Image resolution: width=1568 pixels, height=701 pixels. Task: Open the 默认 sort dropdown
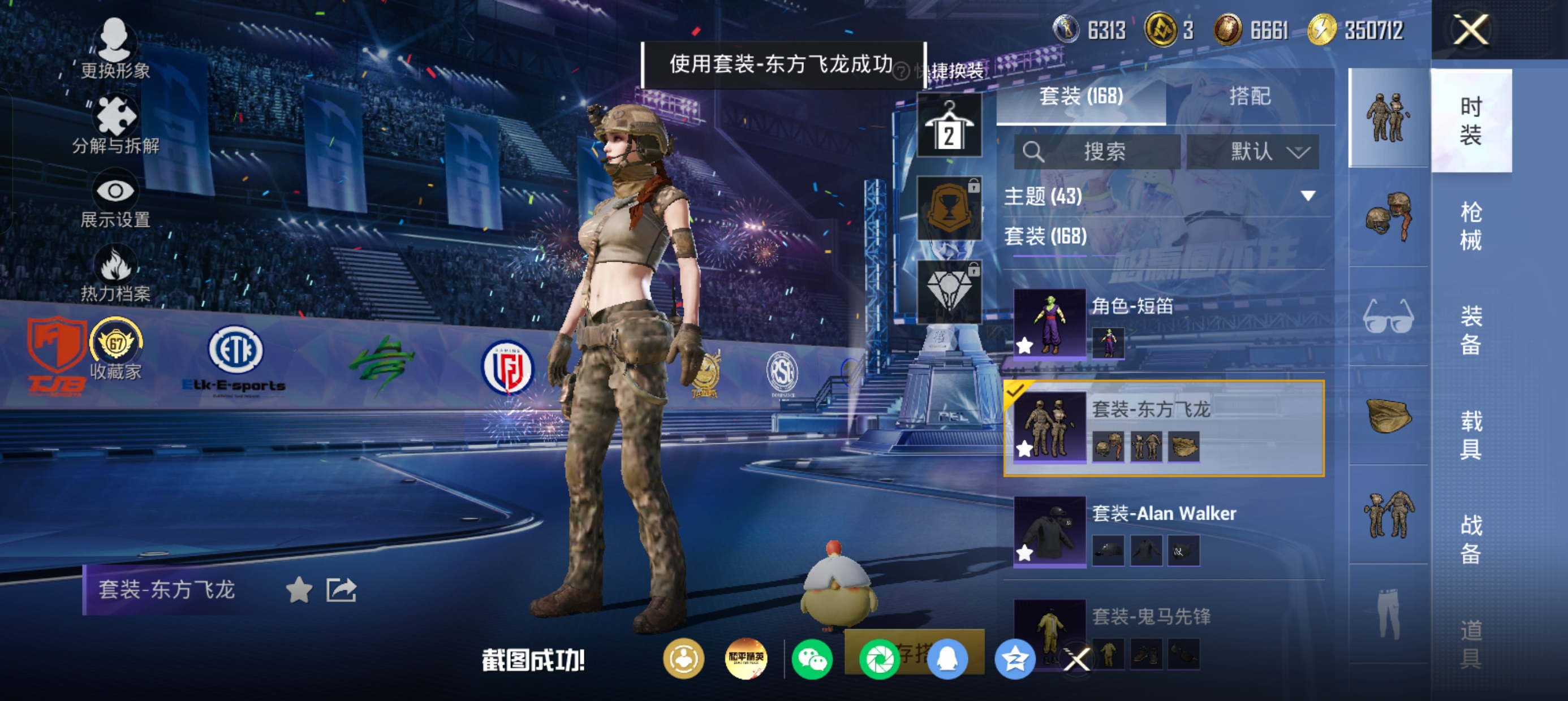1253,152
